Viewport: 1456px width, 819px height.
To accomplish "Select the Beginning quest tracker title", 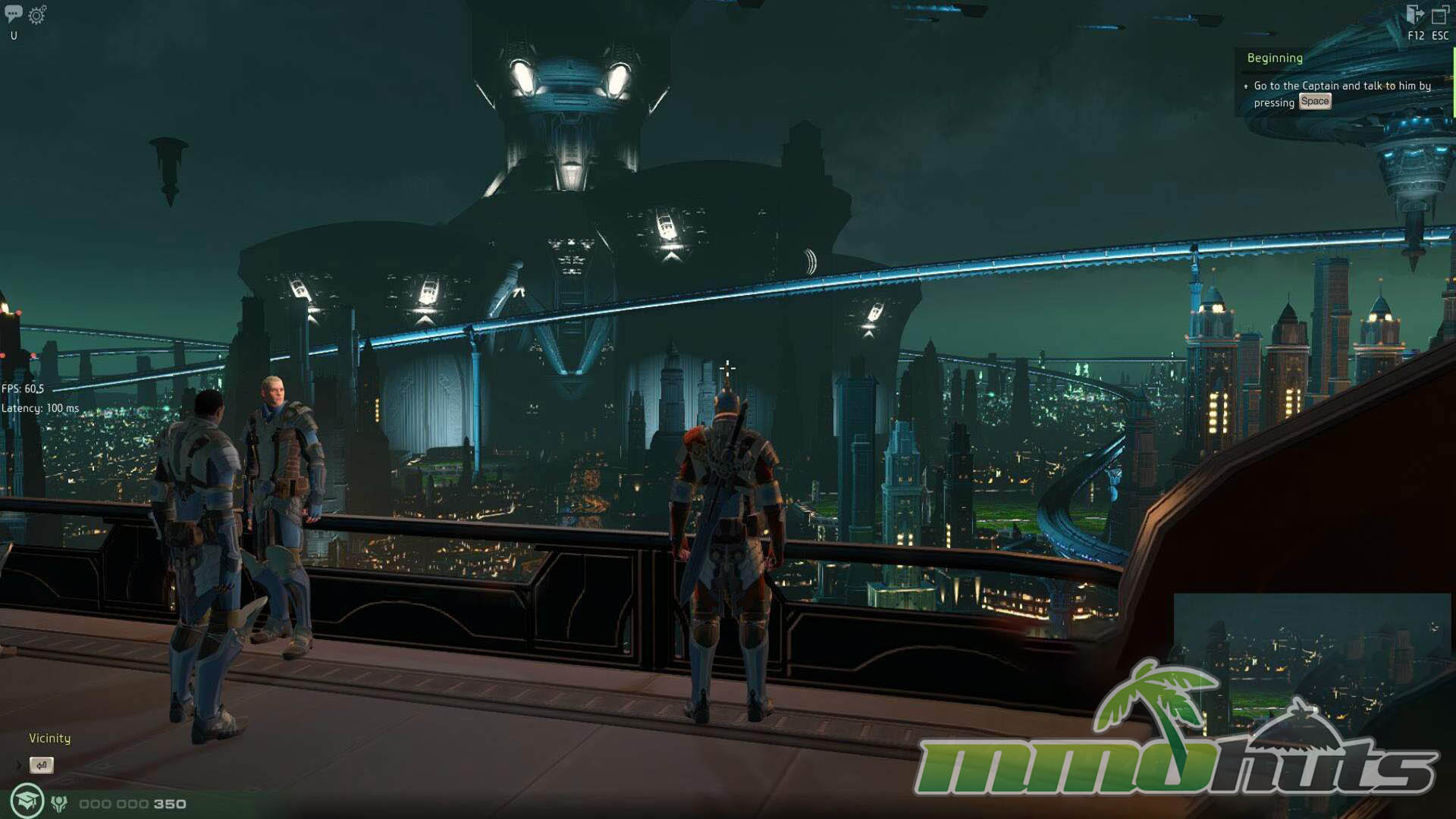I will click(x=1275, y=58).
